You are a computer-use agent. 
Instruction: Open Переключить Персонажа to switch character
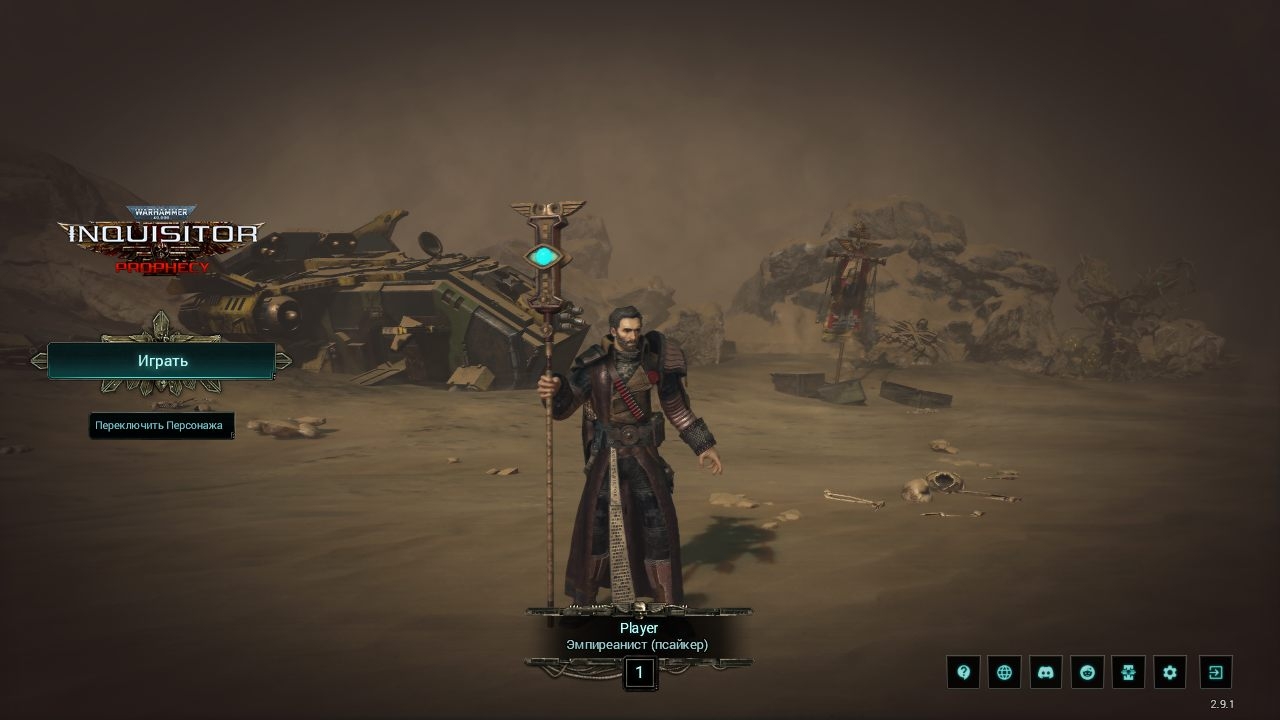[160, 426]
